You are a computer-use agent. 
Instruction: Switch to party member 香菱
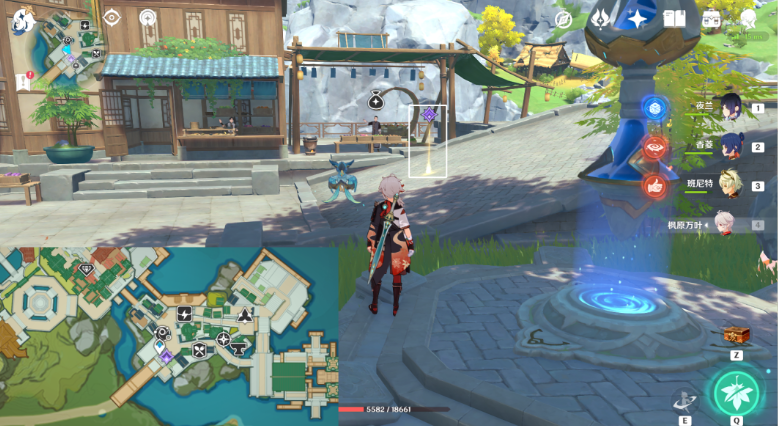pyautogui.click(x=731, y=146)
